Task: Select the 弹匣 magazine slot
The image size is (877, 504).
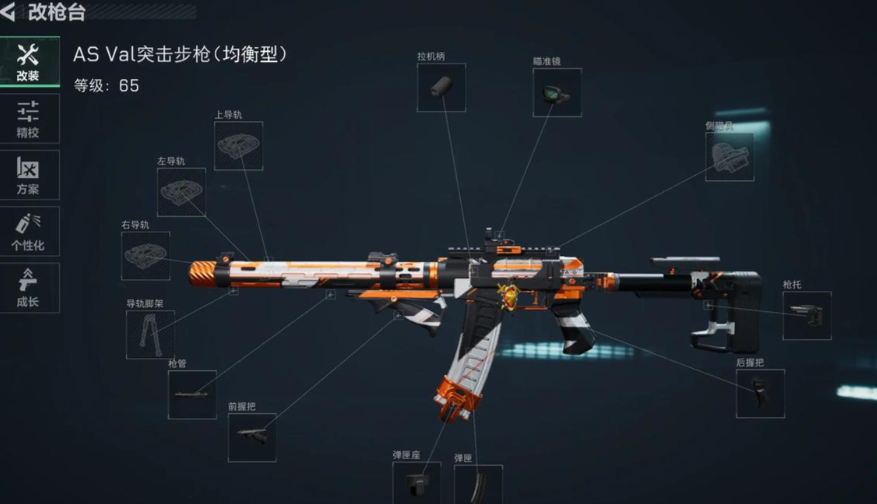Action: pos(478,484)
